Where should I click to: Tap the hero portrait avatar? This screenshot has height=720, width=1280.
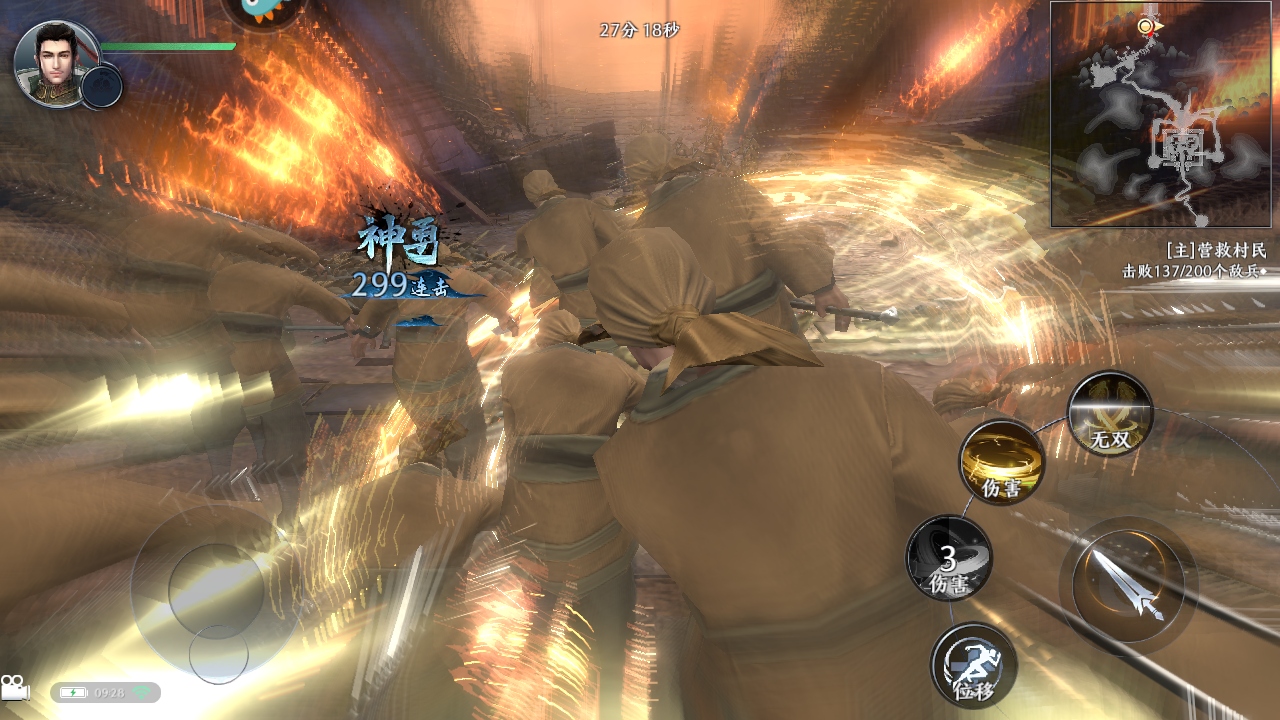click(x=56, y=63)
